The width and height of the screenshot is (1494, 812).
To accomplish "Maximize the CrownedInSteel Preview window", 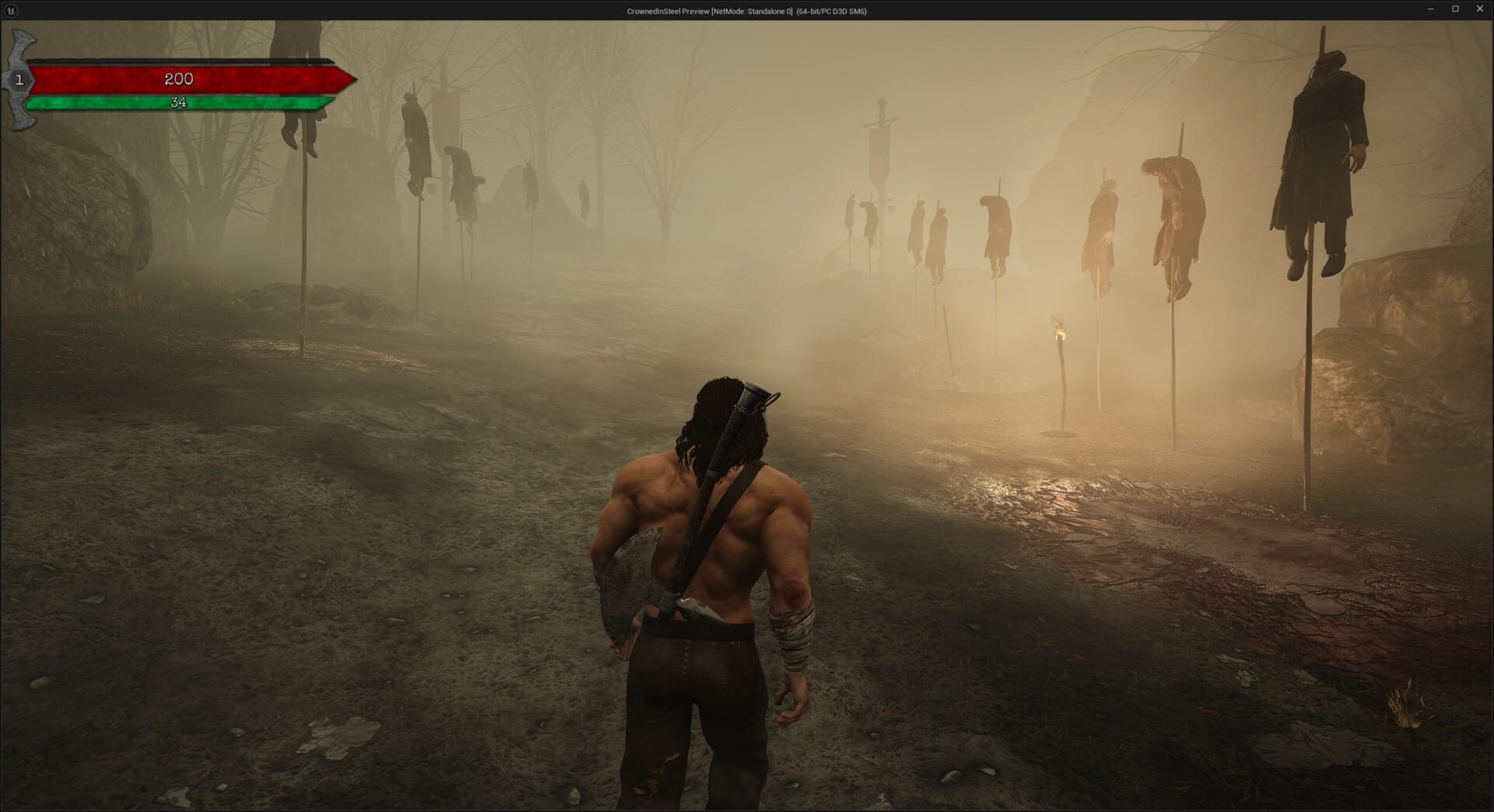I will tap(1456, 10).
